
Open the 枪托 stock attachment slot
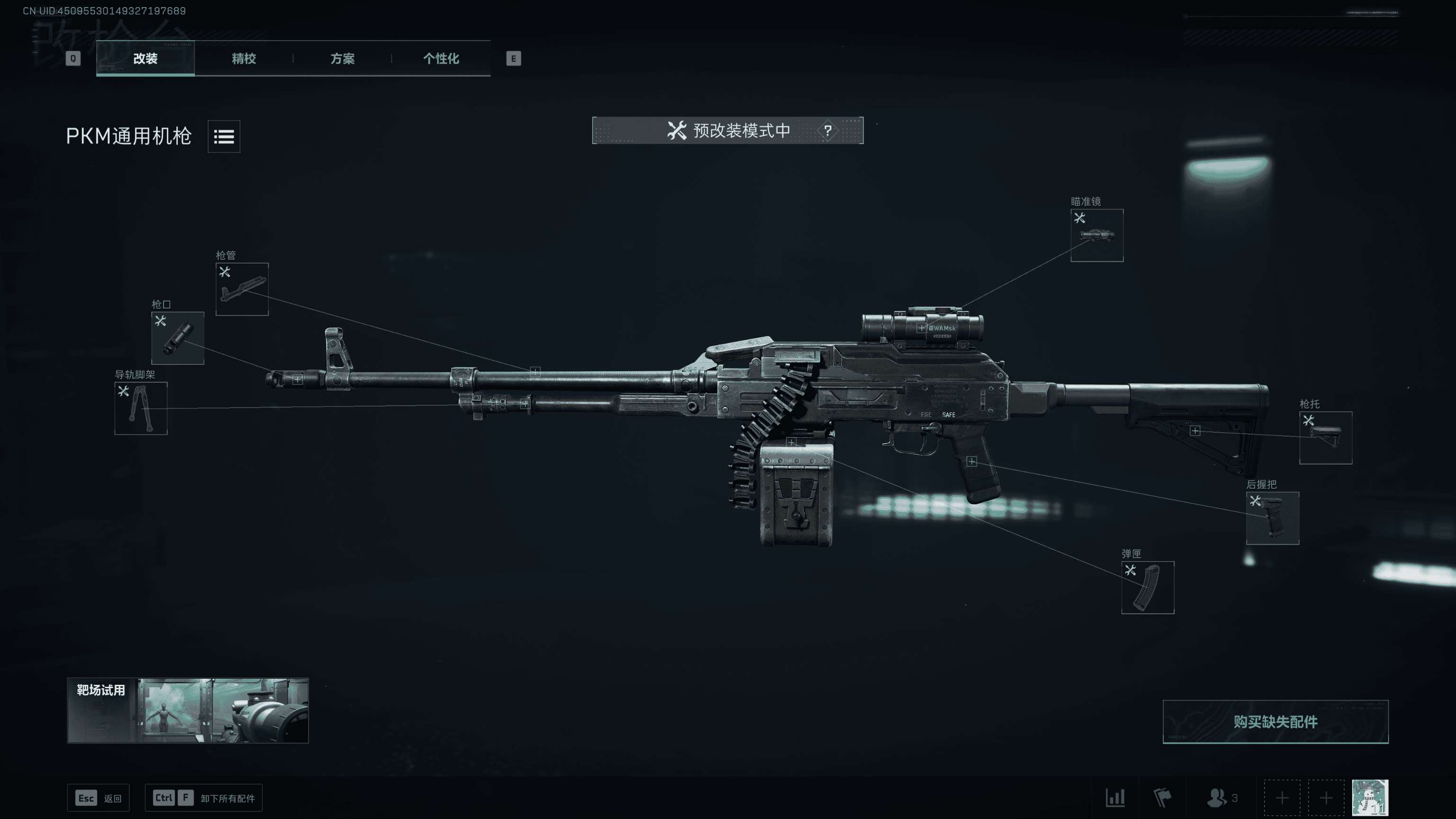pyautogui.click(x=1326, y=437)
